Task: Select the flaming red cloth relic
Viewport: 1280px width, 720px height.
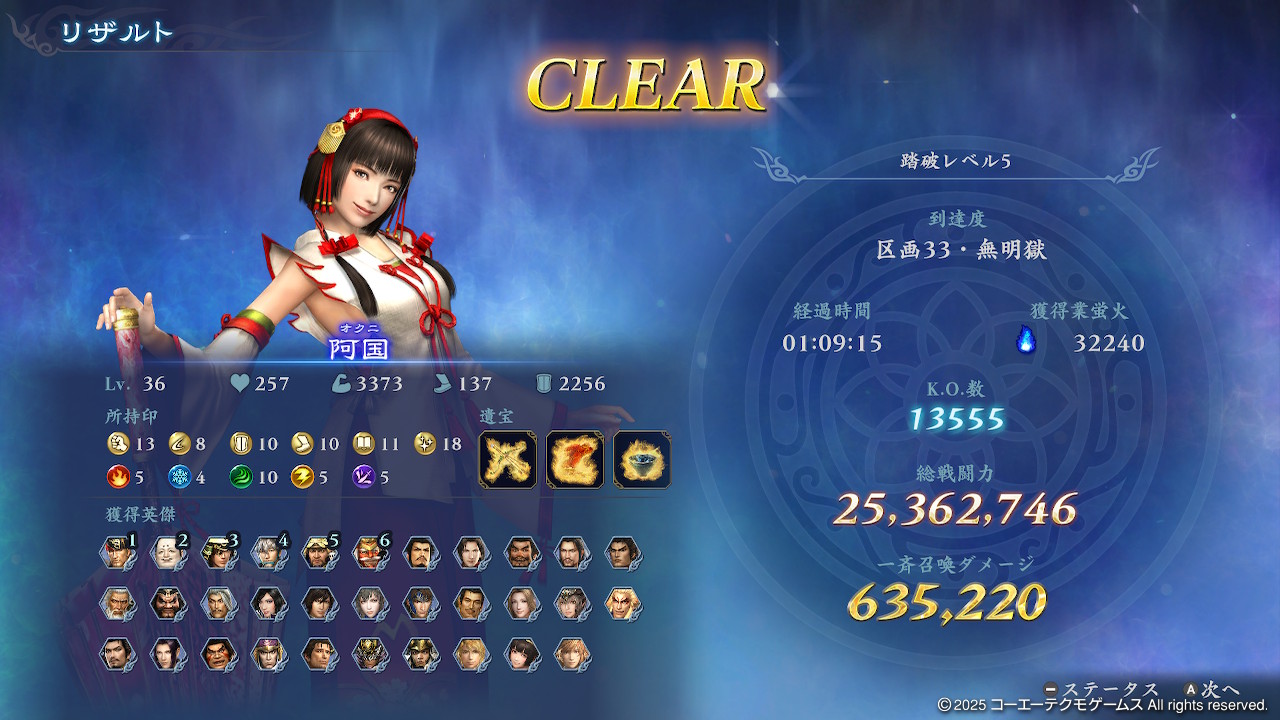Action: [575, 460]
